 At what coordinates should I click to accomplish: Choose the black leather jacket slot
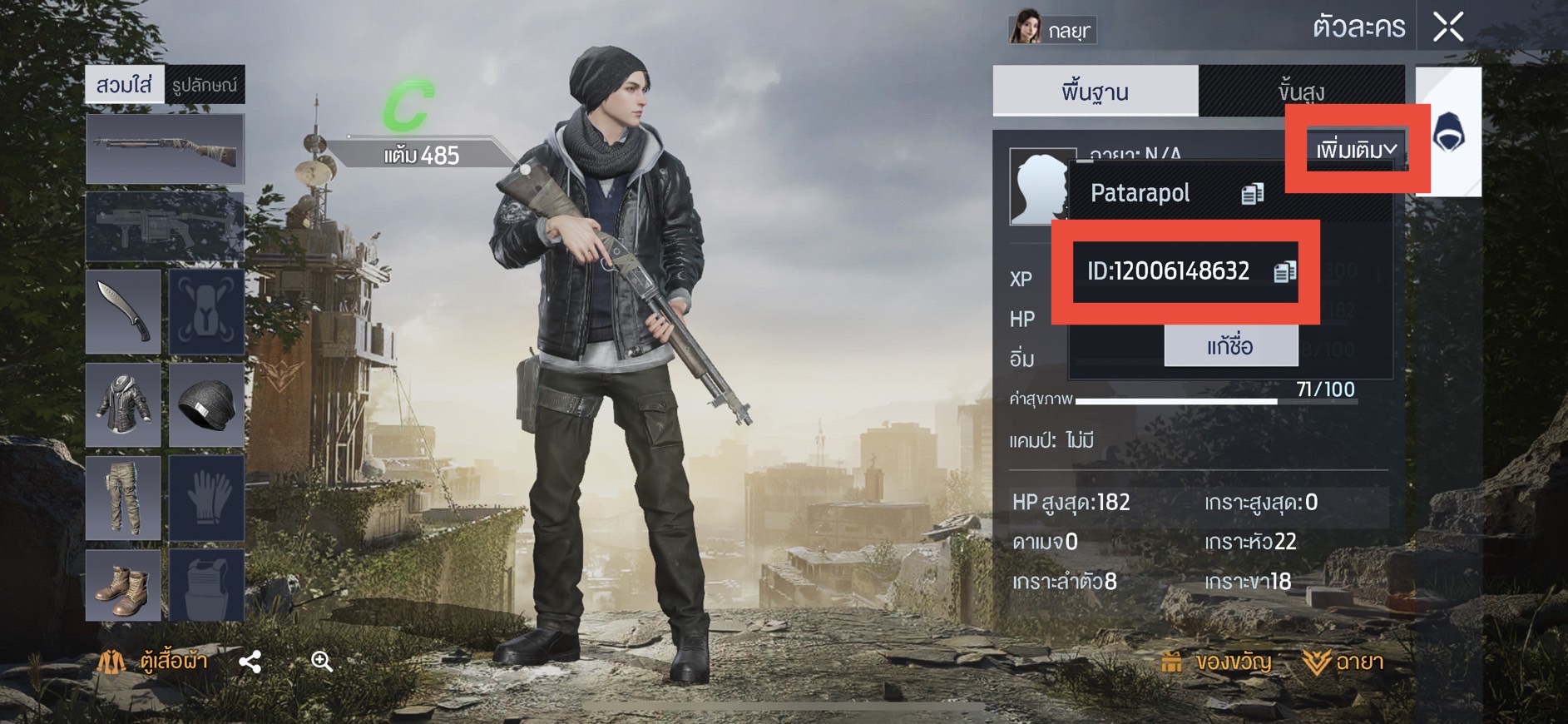[x=123, y=405]
